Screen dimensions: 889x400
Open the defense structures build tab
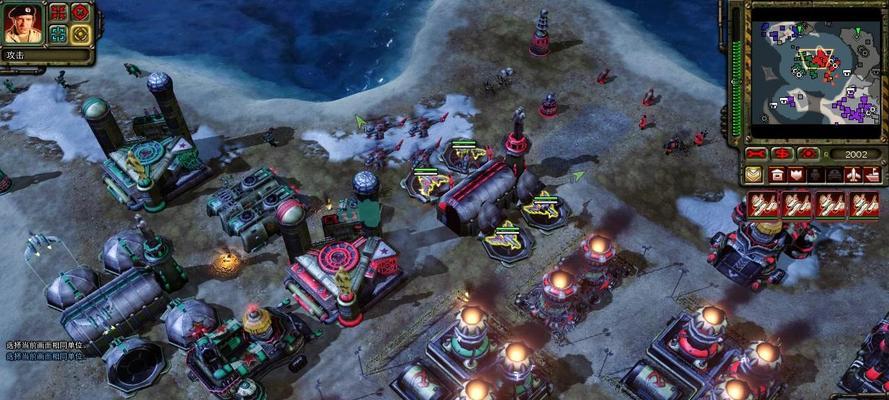pos(797,175)
